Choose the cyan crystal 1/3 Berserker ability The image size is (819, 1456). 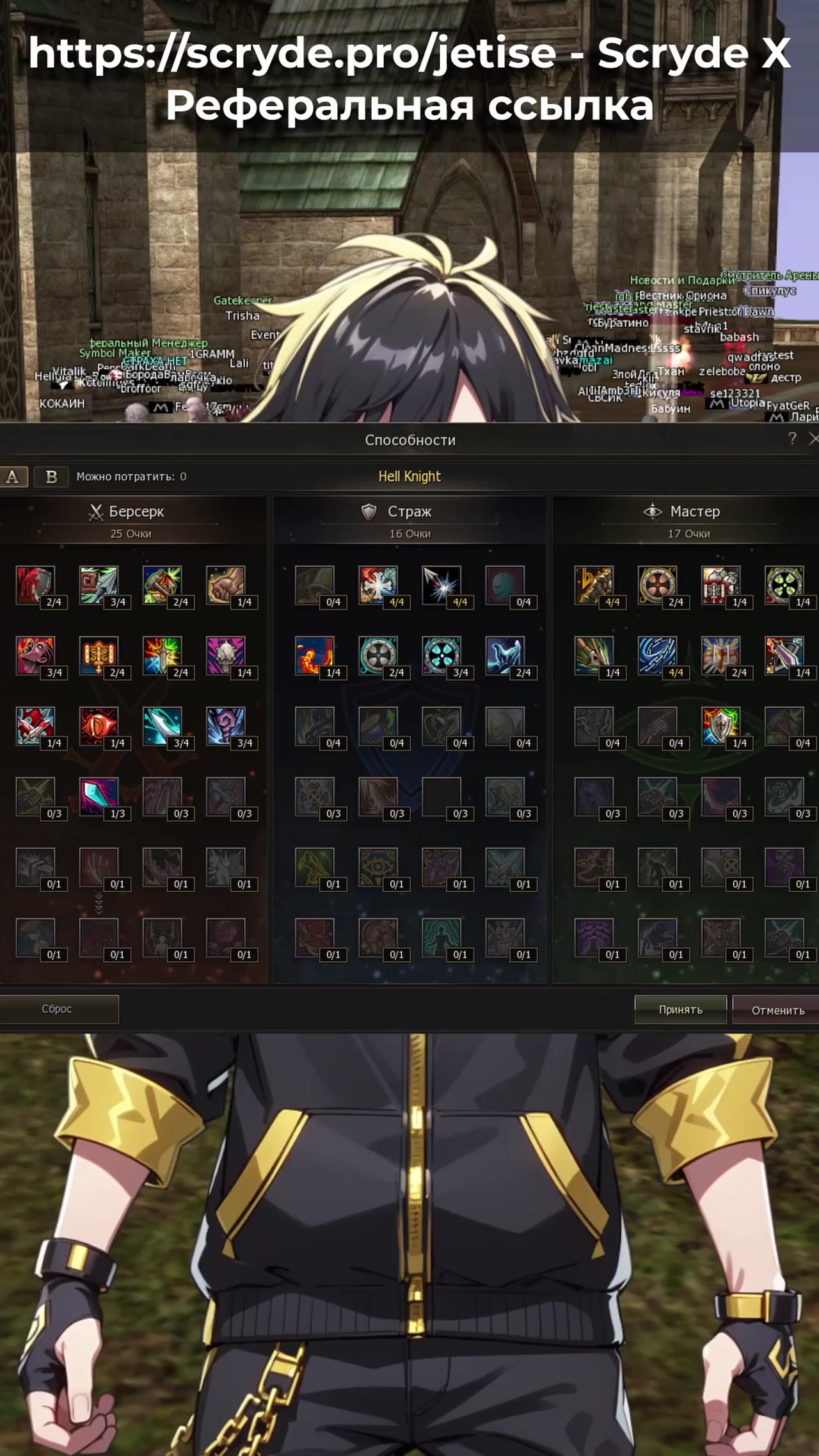tap(99, 796)
